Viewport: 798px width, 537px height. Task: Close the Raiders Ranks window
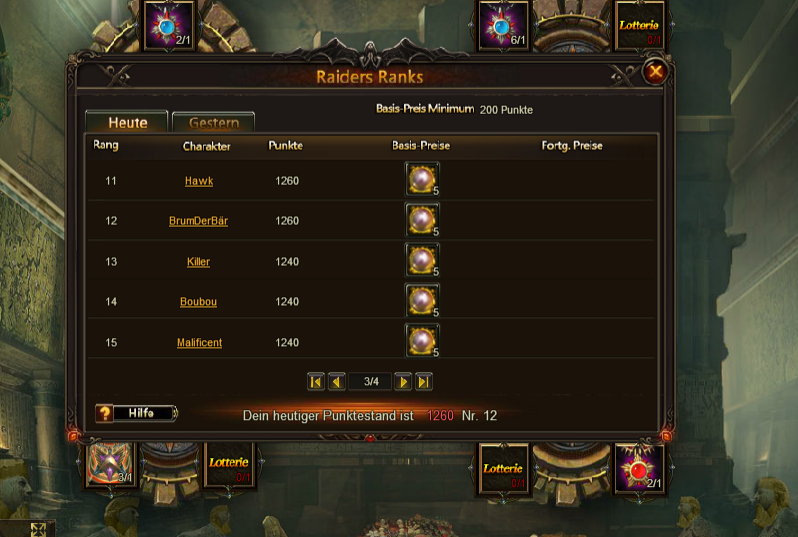pos(655,71)
